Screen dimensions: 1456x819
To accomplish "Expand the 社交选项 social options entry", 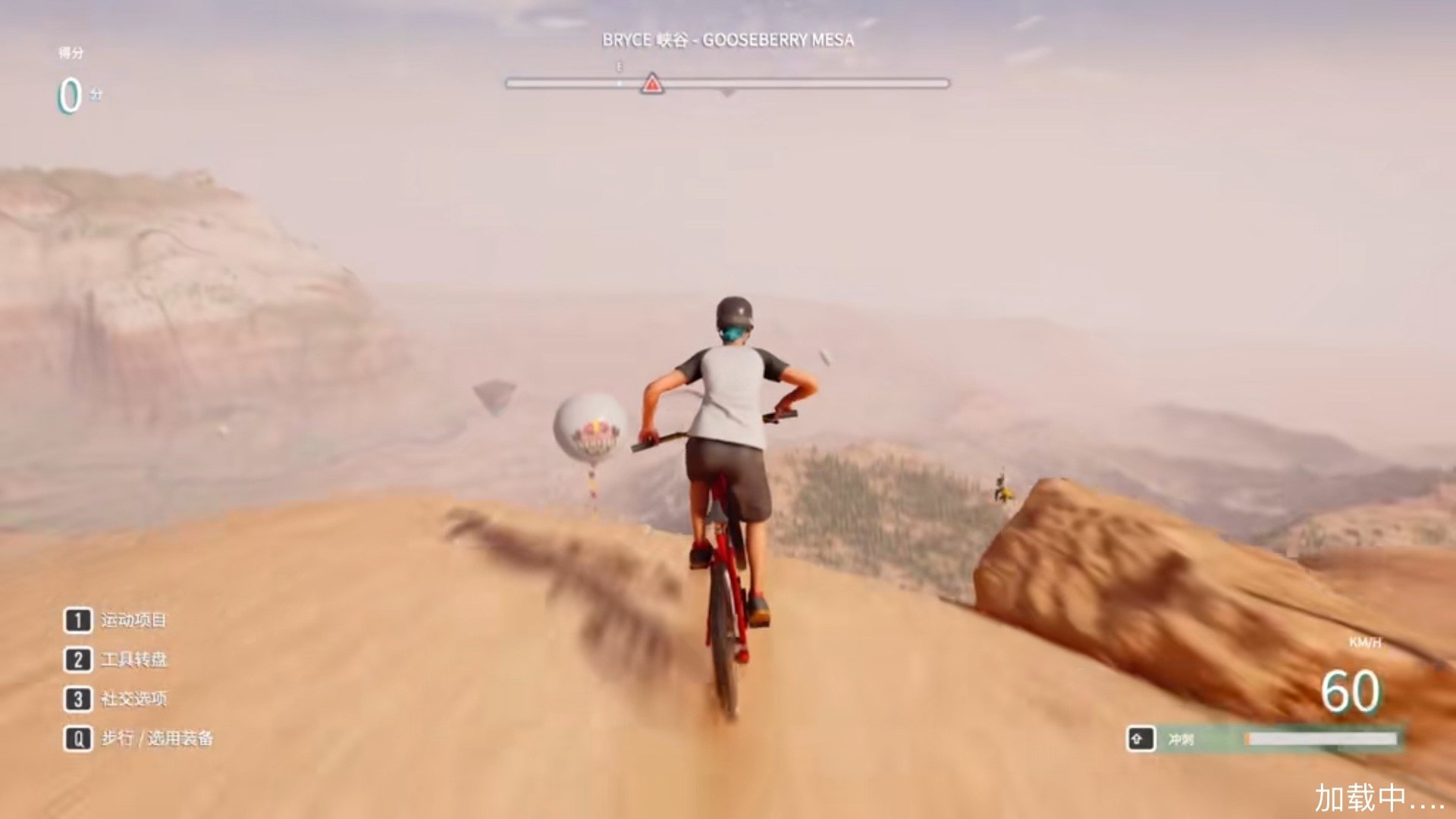I will (x=135, y=700).
